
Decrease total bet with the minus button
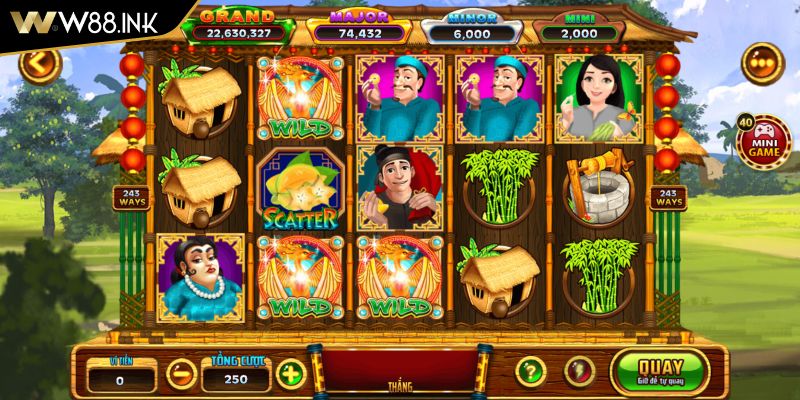coord(181,375)
